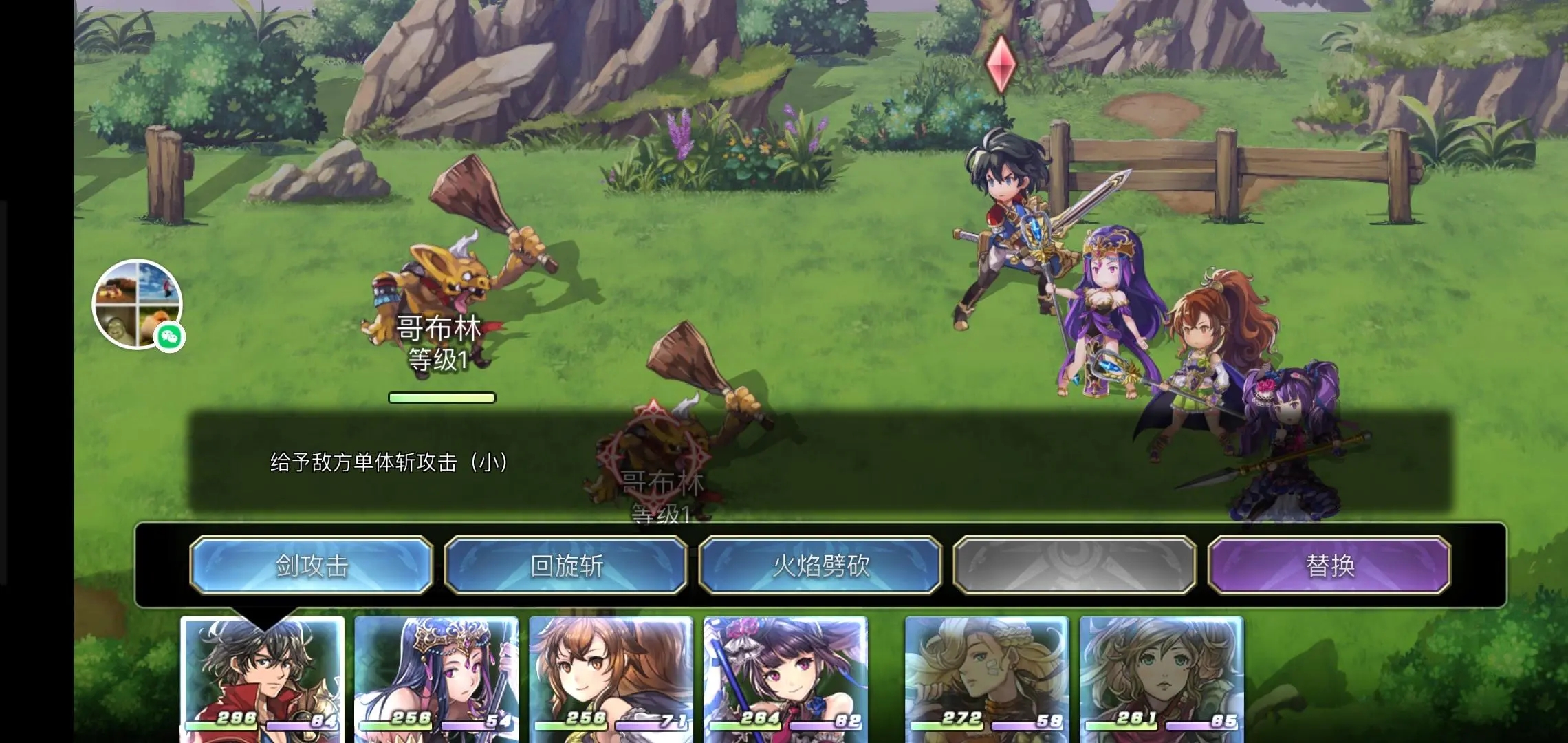Pick the blonde reserve fighter with face paint
The height and width of the screenshot is (743, 1568).
click(x=987, y=678)
